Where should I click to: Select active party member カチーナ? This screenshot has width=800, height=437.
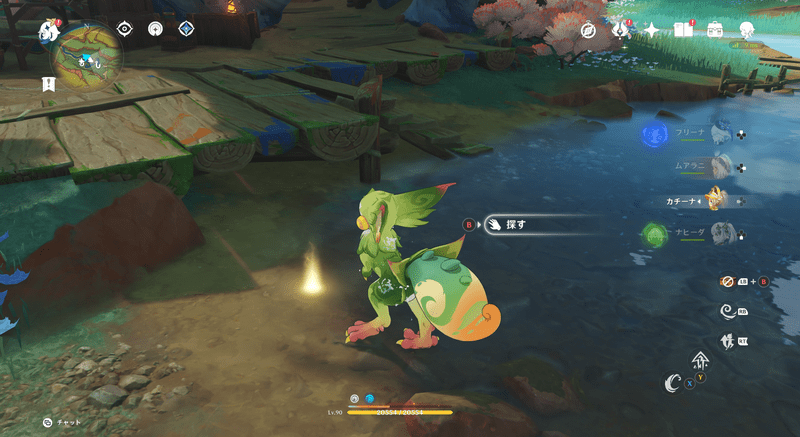(716, 200)
